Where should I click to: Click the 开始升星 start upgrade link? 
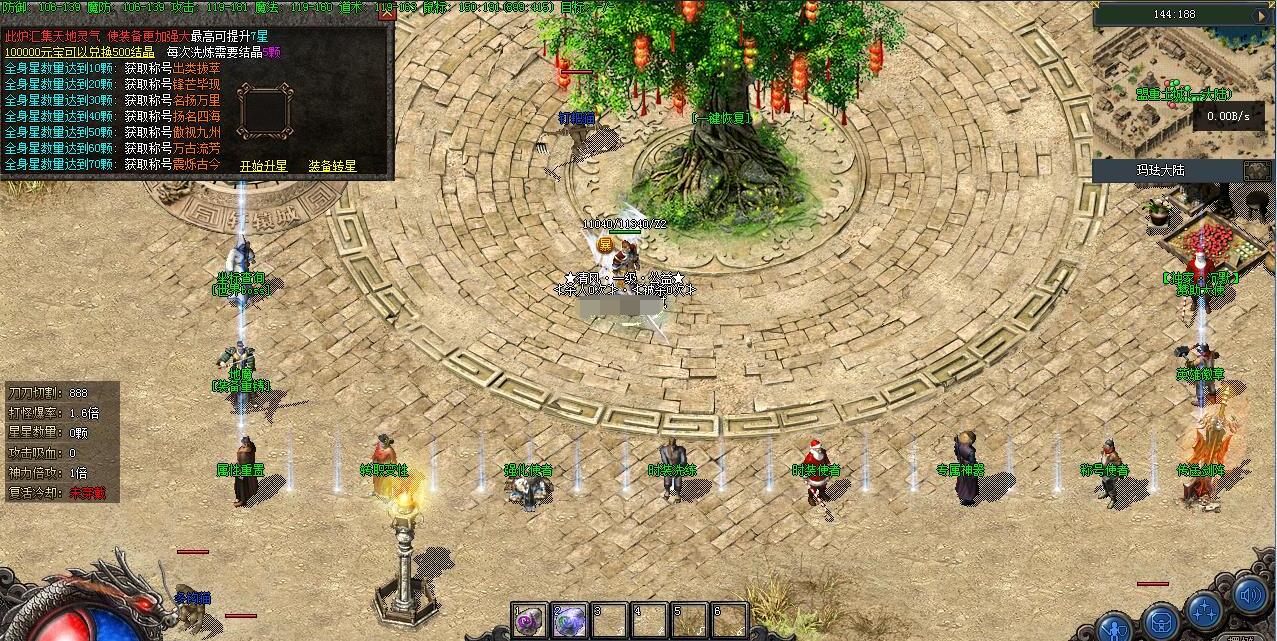point(263,166)
